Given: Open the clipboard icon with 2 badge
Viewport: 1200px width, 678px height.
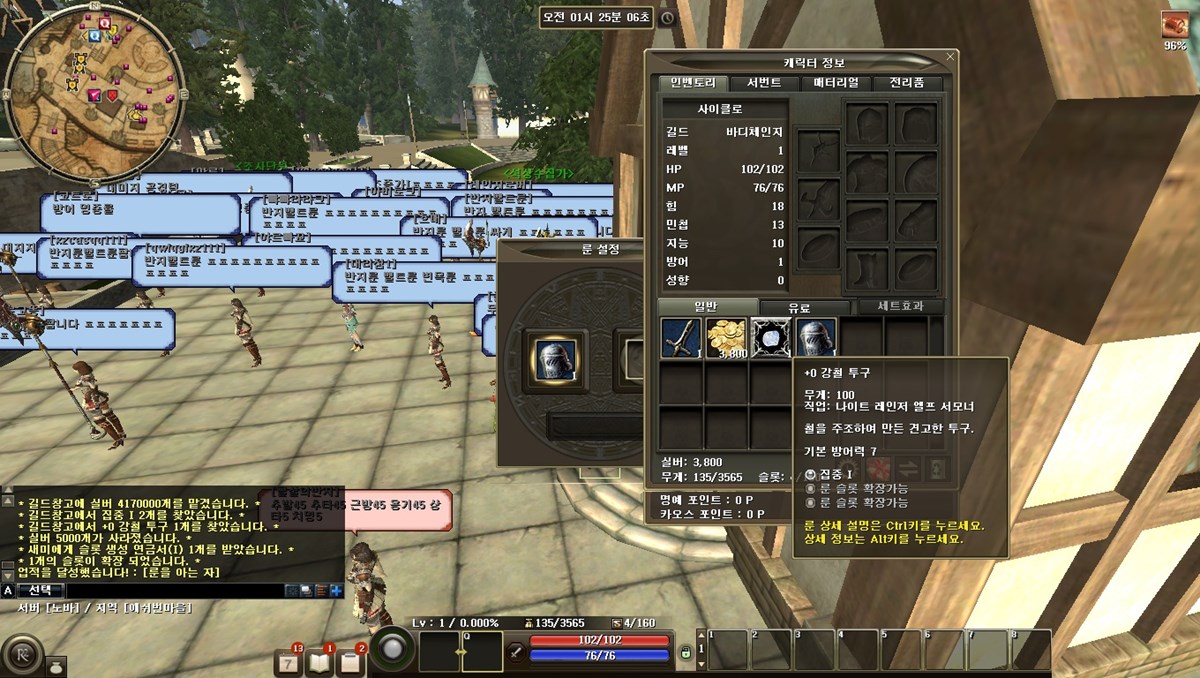Looking at the screenshot, I should pyautogui.click(x=351, y=660).
